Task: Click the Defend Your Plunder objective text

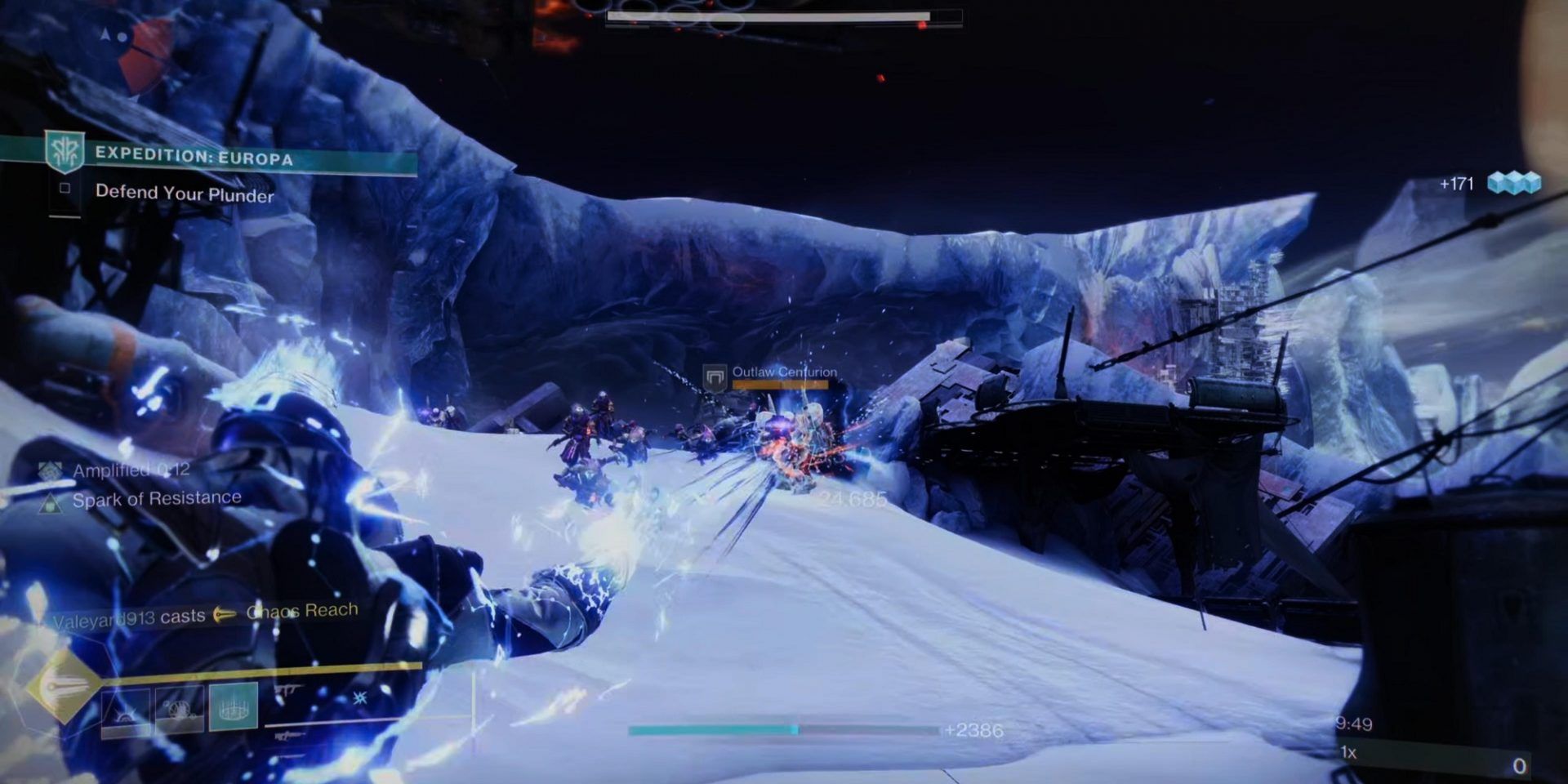Action: 184,194
